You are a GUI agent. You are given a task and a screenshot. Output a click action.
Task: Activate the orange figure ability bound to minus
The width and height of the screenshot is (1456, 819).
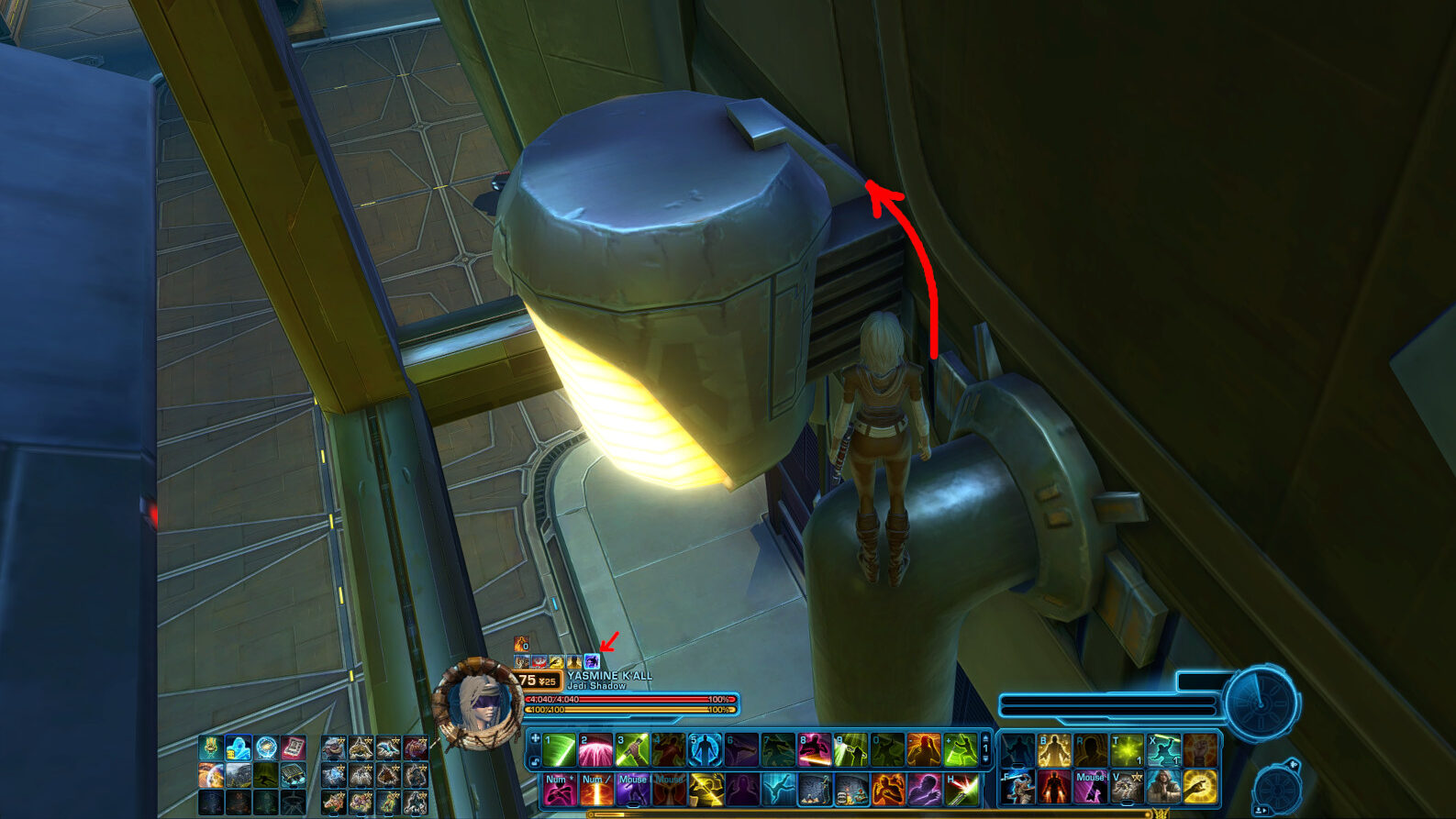pos(924,749)
